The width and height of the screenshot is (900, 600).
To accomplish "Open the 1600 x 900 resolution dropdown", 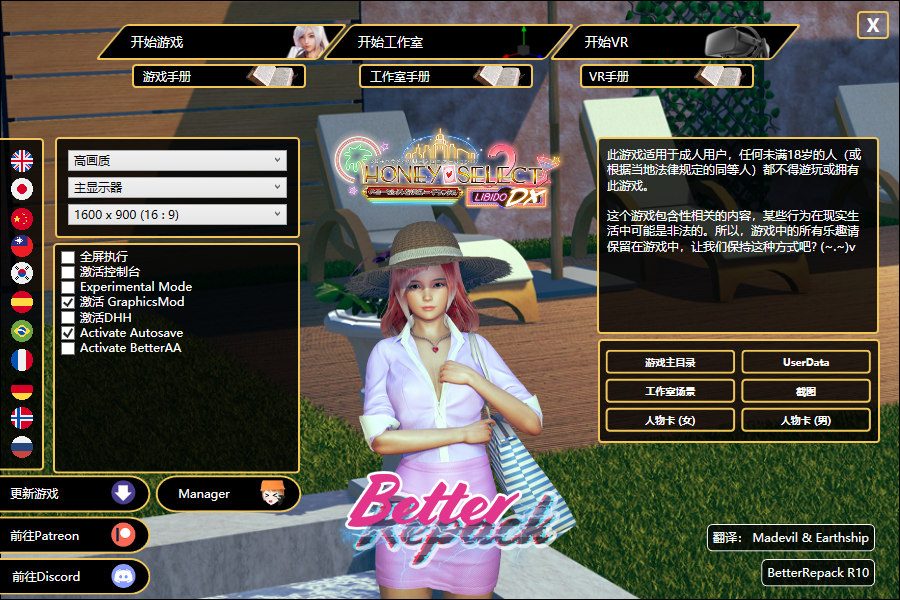I will pyautogui.click(x=177, y=214).
